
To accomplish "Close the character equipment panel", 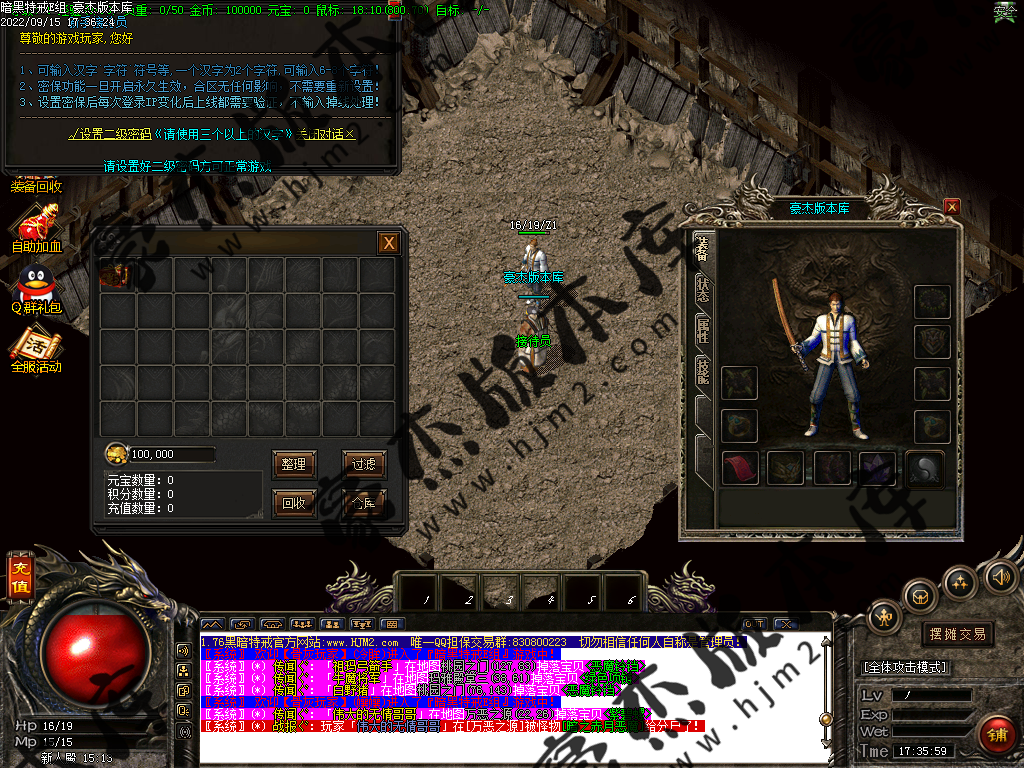I will pos(952,207).
